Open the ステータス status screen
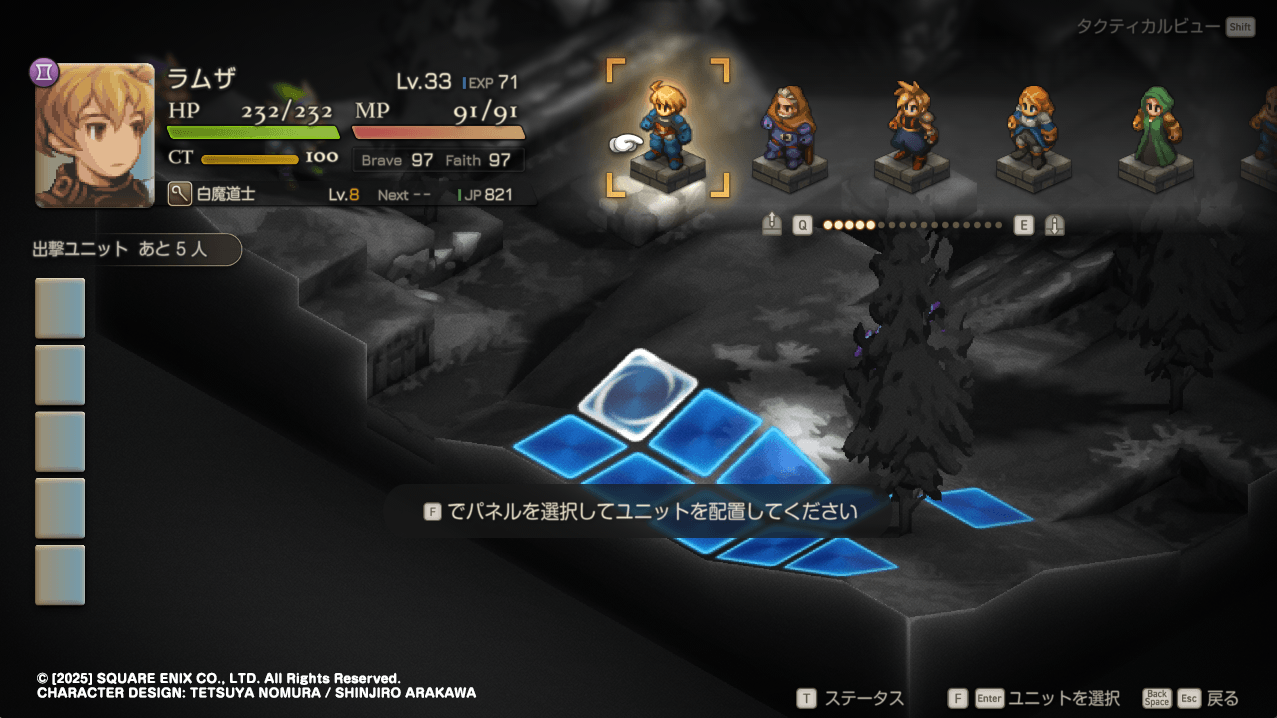 pyautogui.click(x=850, y=698)
